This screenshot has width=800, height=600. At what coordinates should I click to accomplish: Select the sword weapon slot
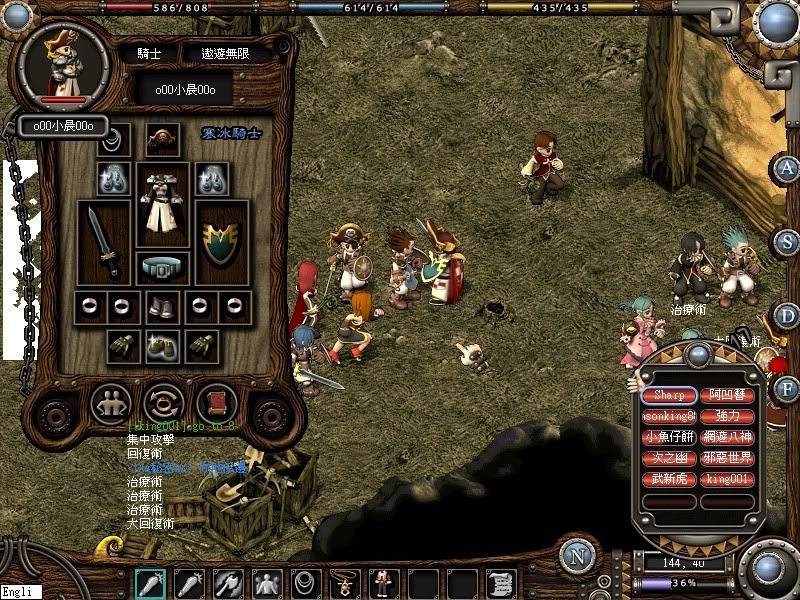[104, 243]
